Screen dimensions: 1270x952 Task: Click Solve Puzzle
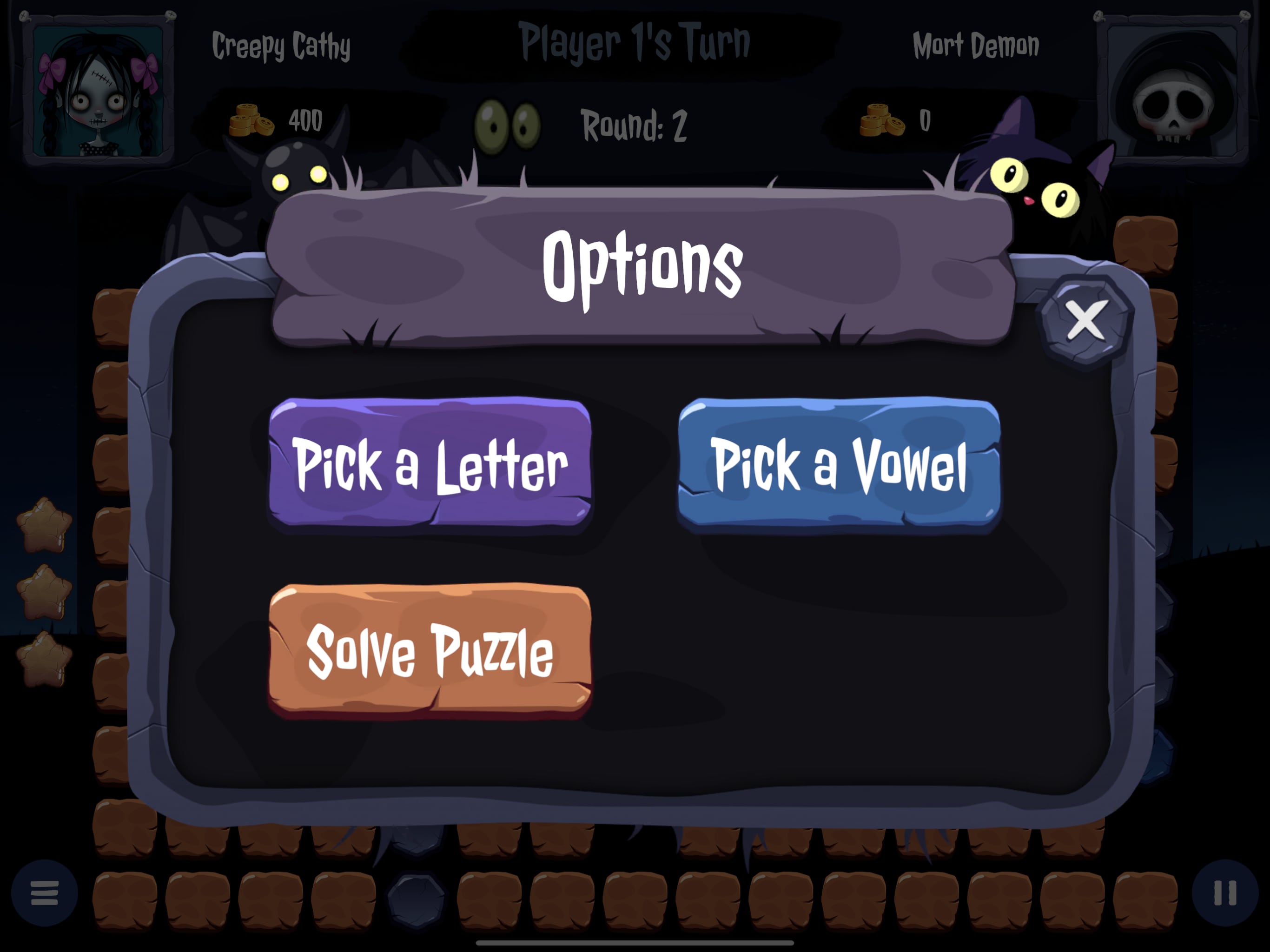point(430,651)
